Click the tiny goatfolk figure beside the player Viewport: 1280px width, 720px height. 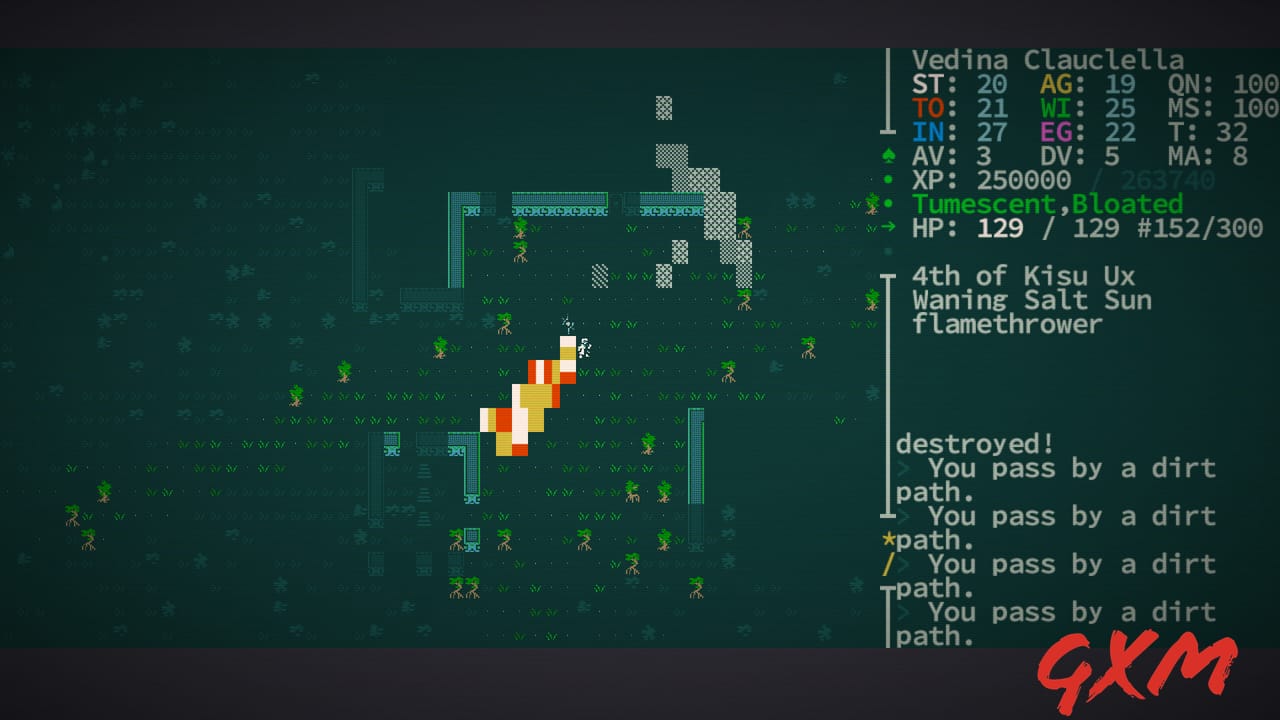click(x=583, y=349)
